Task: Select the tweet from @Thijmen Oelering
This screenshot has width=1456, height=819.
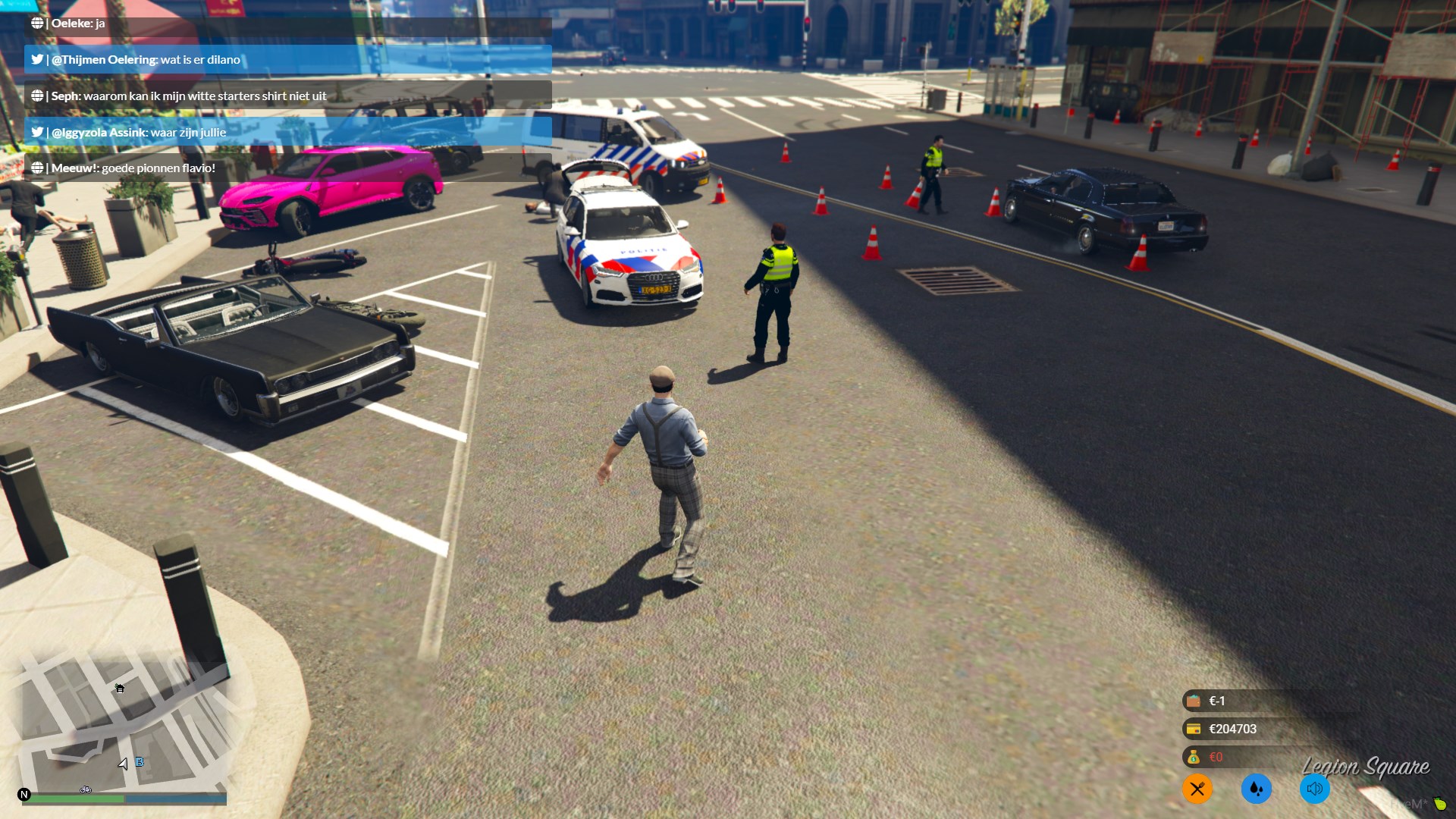Action: (x=287, y=60)
